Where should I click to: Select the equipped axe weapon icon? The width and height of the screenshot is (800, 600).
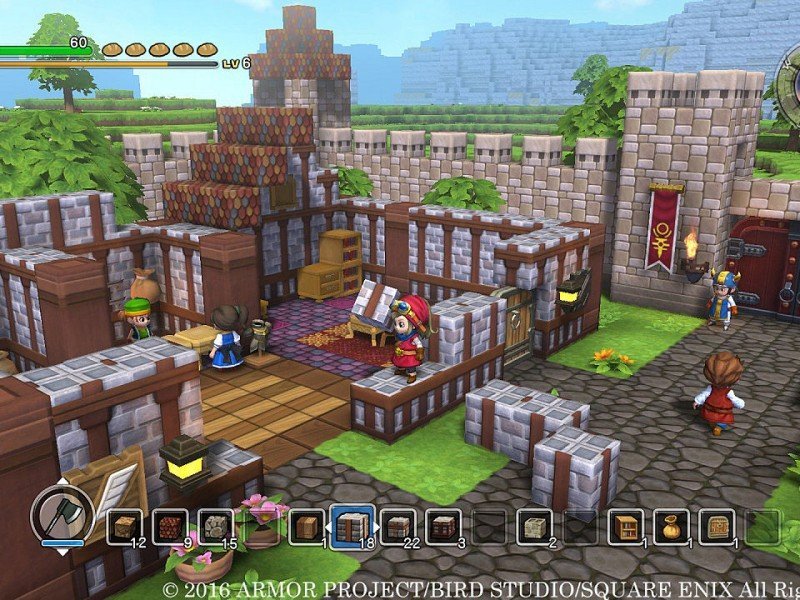[x=61, y=514]
